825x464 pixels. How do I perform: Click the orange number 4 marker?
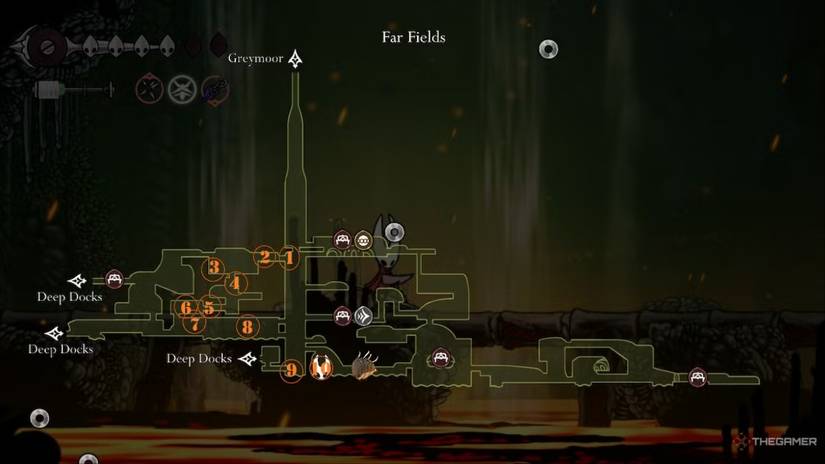235,283
